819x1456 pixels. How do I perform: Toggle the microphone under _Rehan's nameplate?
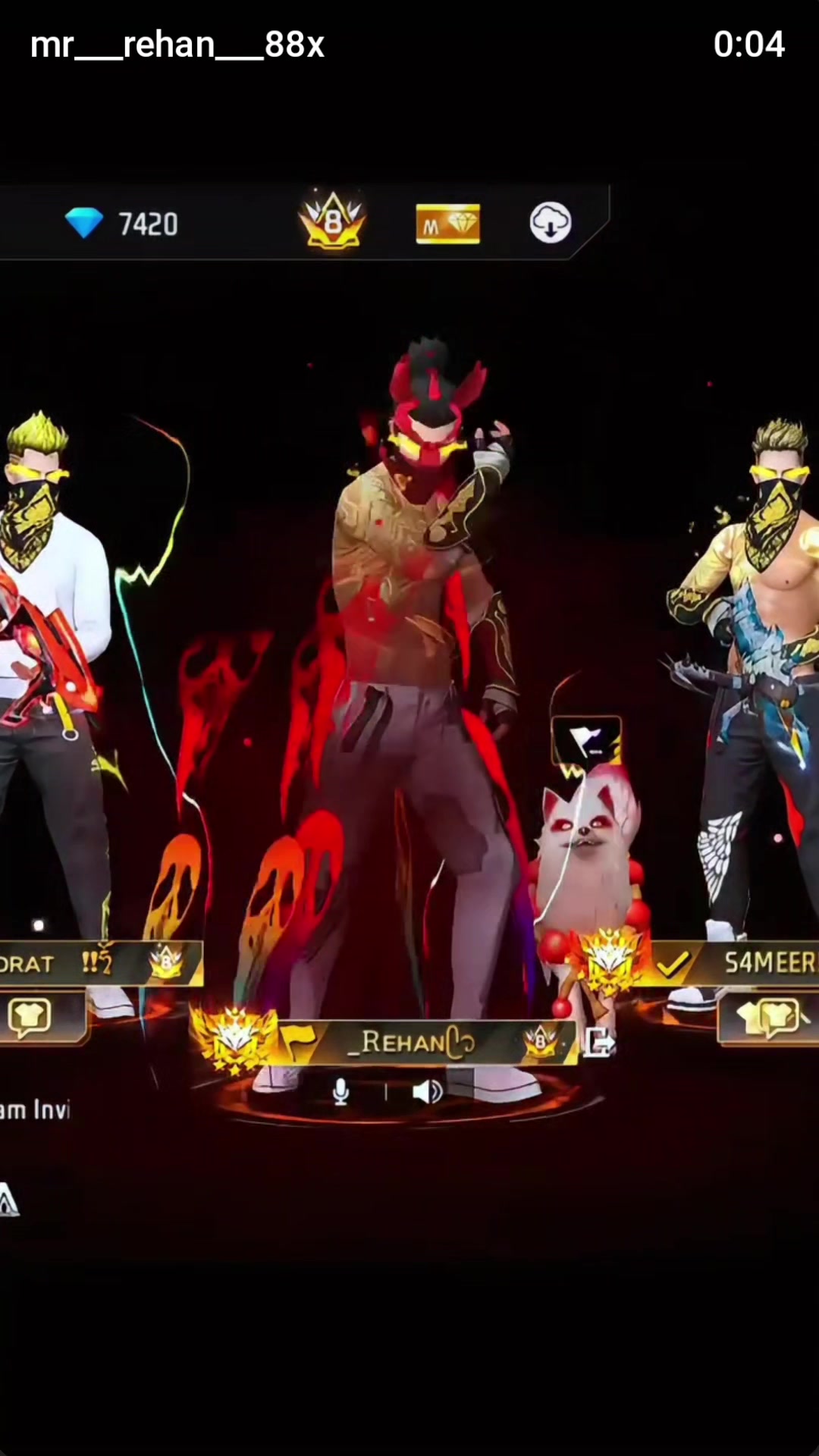click(x=341, y=1092)
